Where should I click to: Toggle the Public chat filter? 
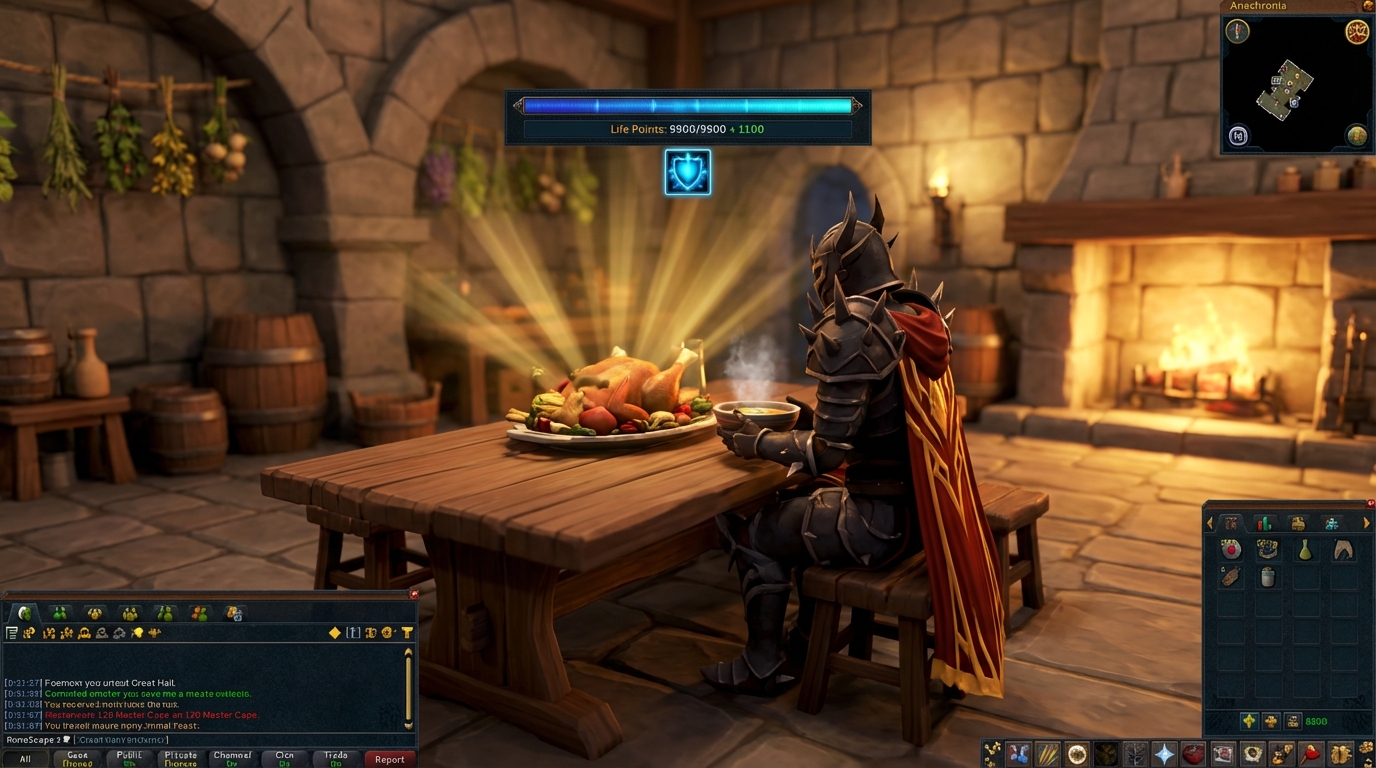[128, 759]
